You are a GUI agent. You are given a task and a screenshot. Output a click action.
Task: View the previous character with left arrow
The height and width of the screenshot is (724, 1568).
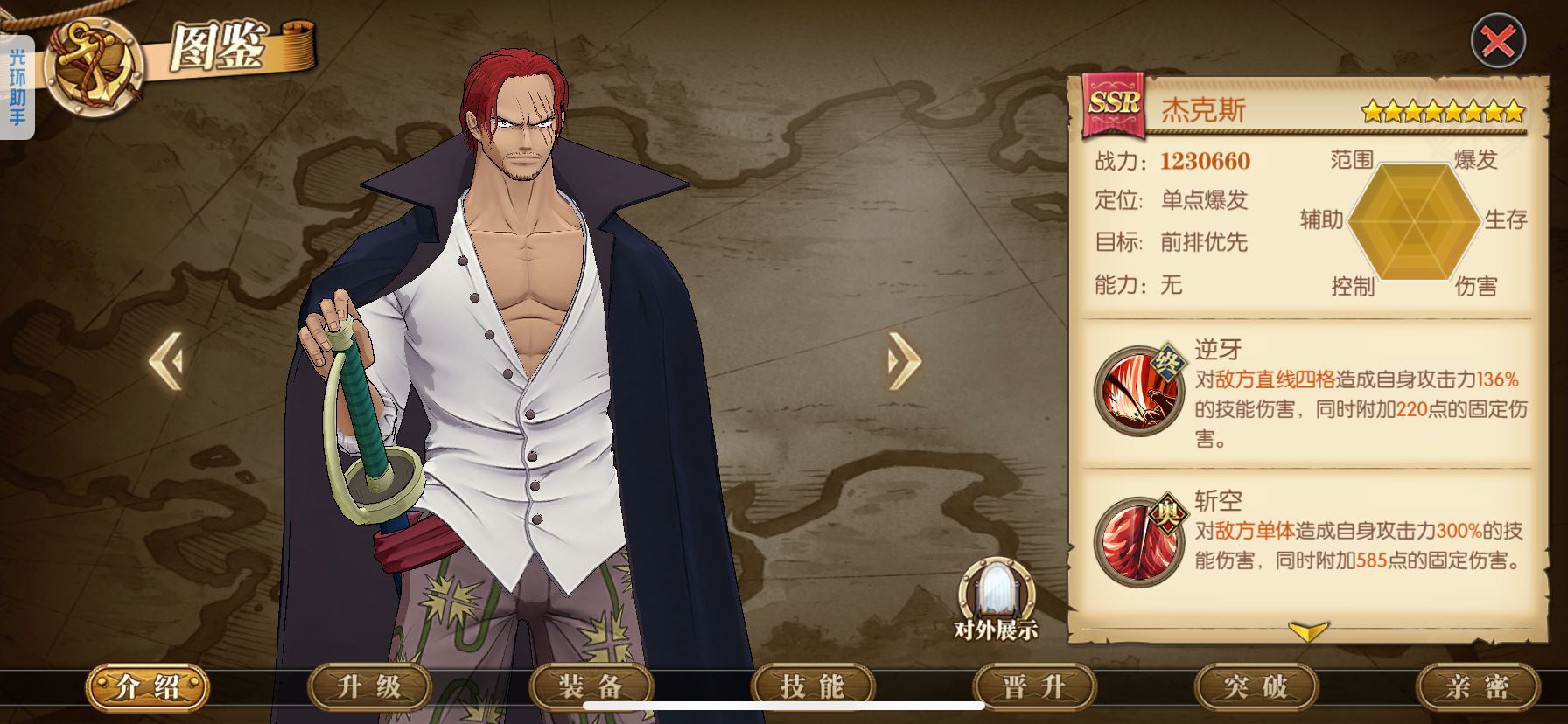coord(166,359)
